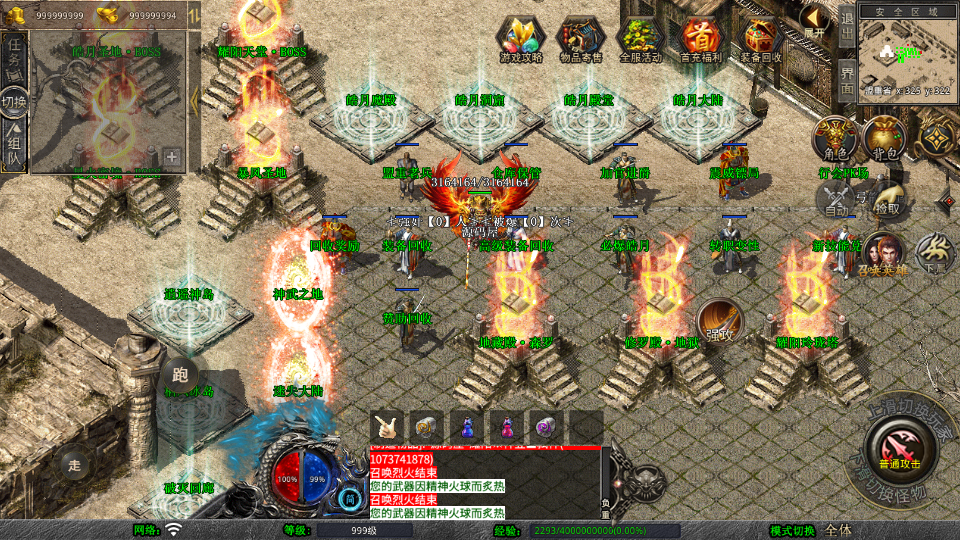Open the 全服活动 server events icon
The width and height of the screenshot is (960, 540).
pyautogui.click(x=641, y=38)
